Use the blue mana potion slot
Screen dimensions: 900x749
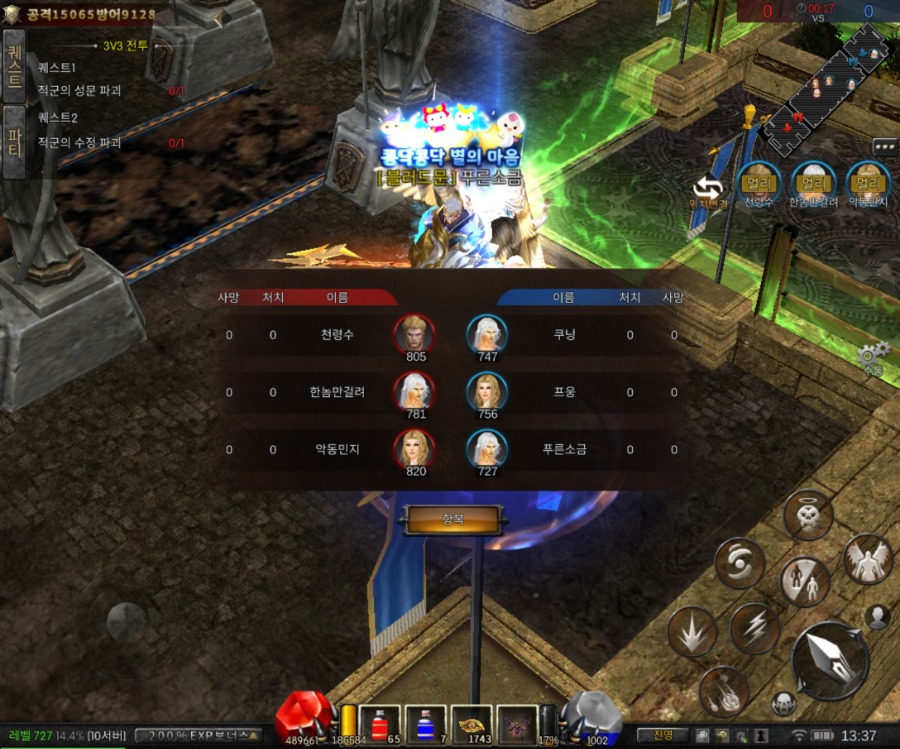pyautogui.click(x=425, y=724)
